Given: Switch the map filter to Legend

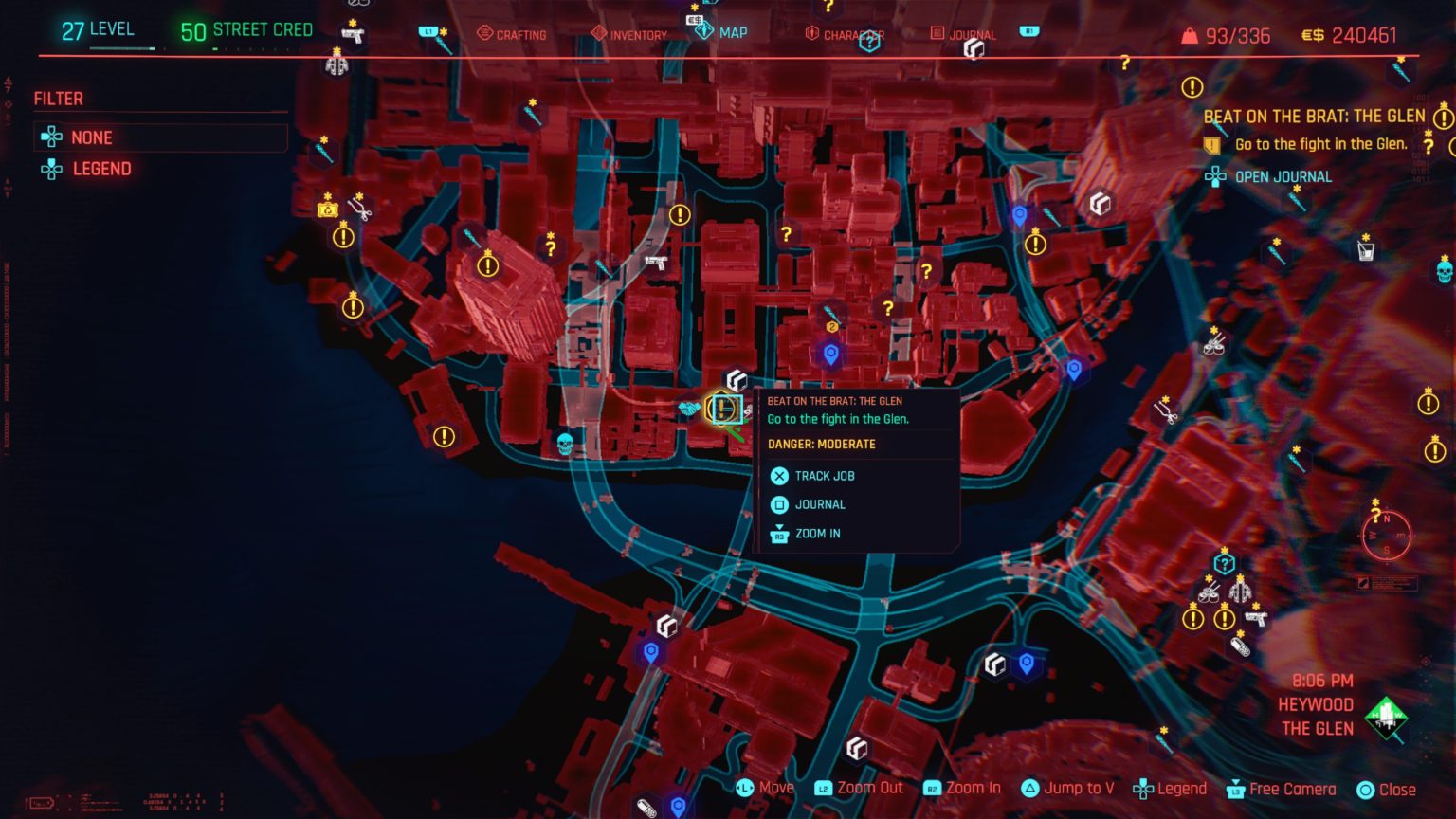Looking at the screenshot, I should 101,168.
